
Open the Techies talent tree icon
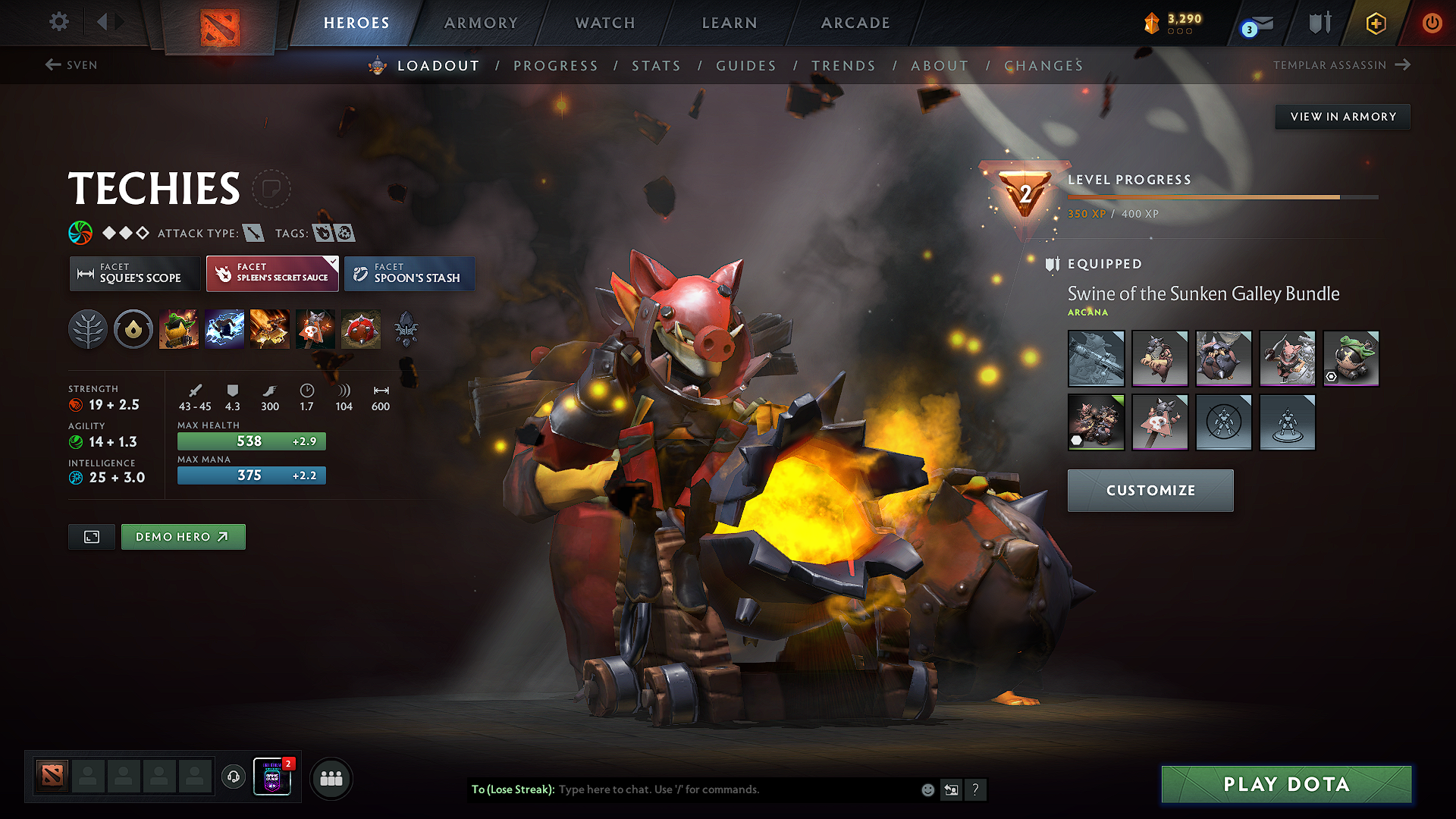[88, 328]
